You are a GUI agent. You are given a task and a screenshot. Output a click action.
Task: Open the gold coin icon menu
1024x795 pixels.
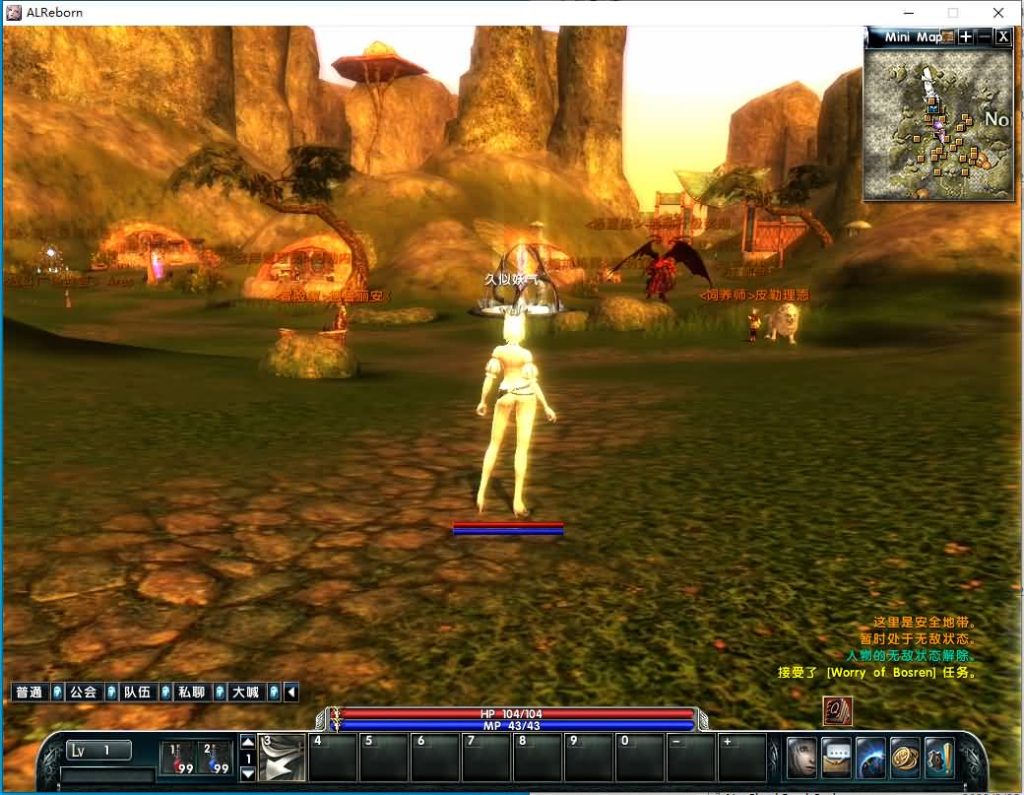pyautogui.click(x=905, y=758)
